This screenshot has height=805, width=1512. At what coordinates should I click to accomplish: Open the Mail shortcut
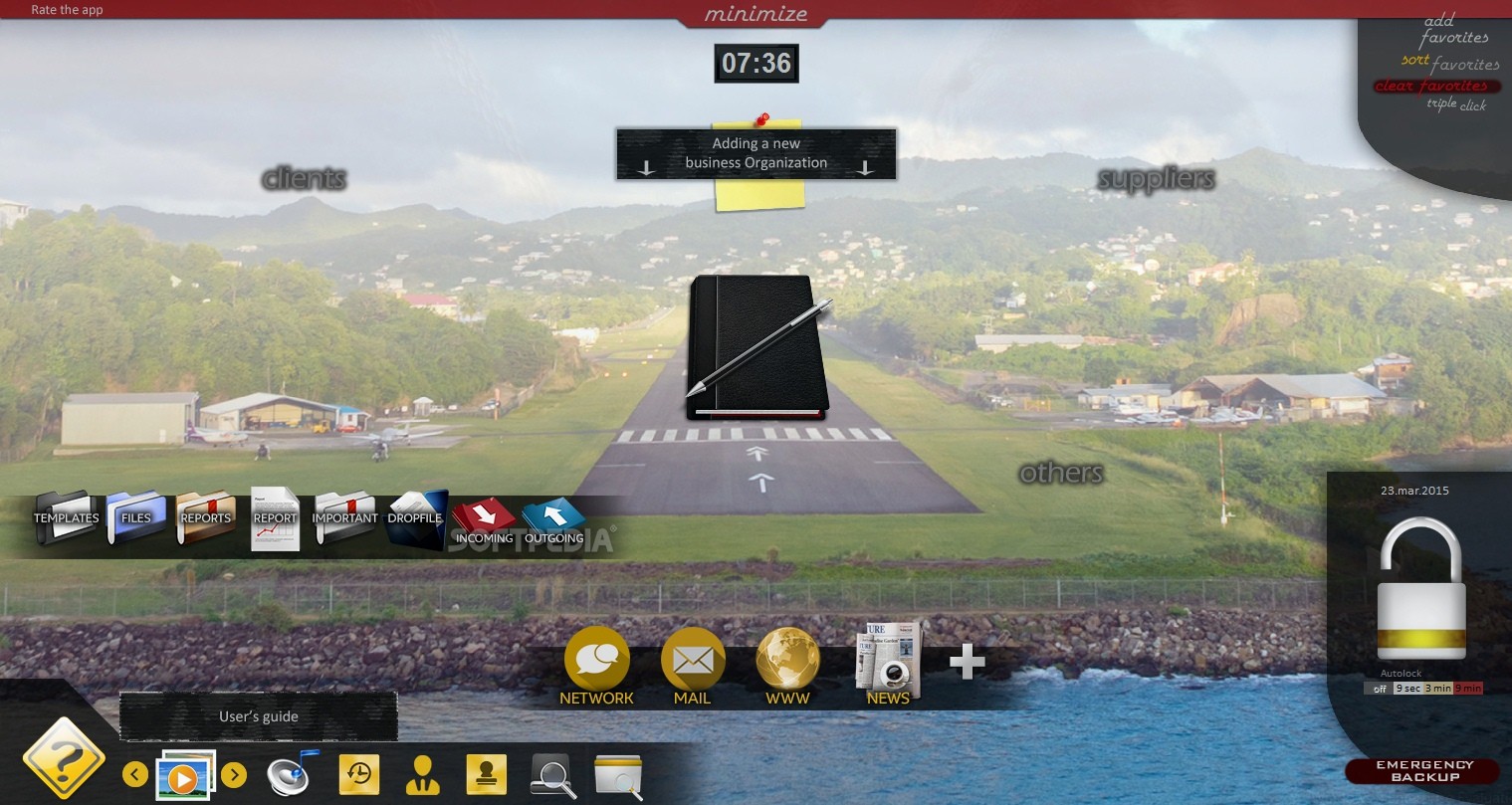click(693, 666)
